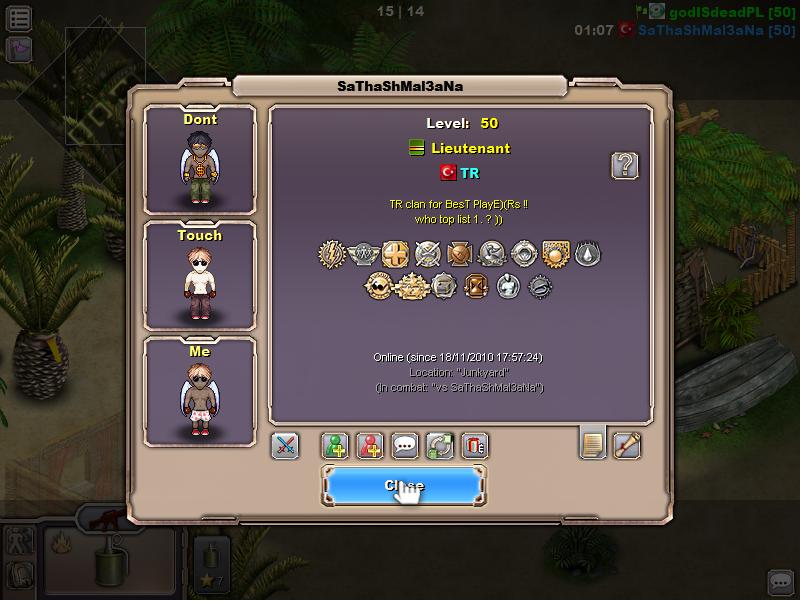801x601 pixels.
Task: Send a gift with gift box button
Action: tap(475, 446)
